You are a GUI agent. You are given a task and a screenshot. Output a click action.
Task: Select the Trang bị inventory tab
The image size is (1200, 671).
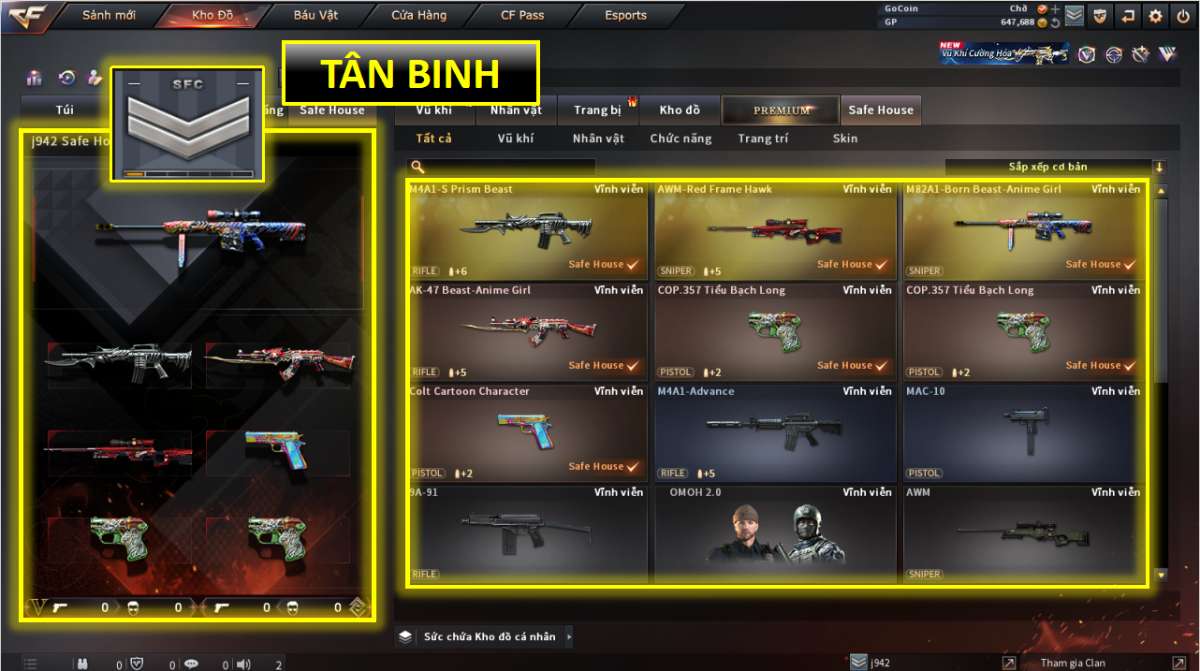point(598,110)
